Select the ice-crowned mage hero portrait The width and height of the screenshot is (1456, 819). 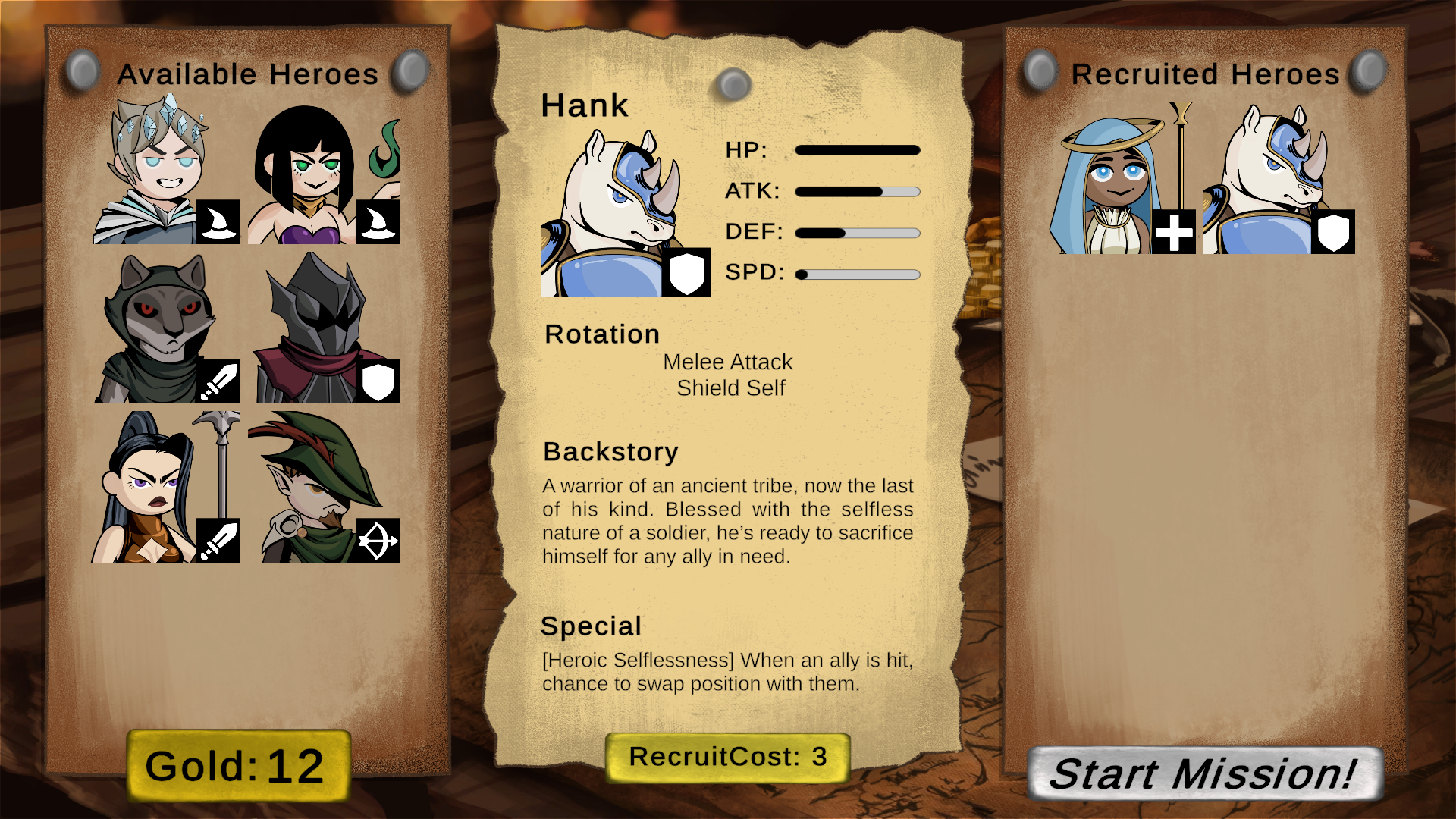[x=166, y=170]
